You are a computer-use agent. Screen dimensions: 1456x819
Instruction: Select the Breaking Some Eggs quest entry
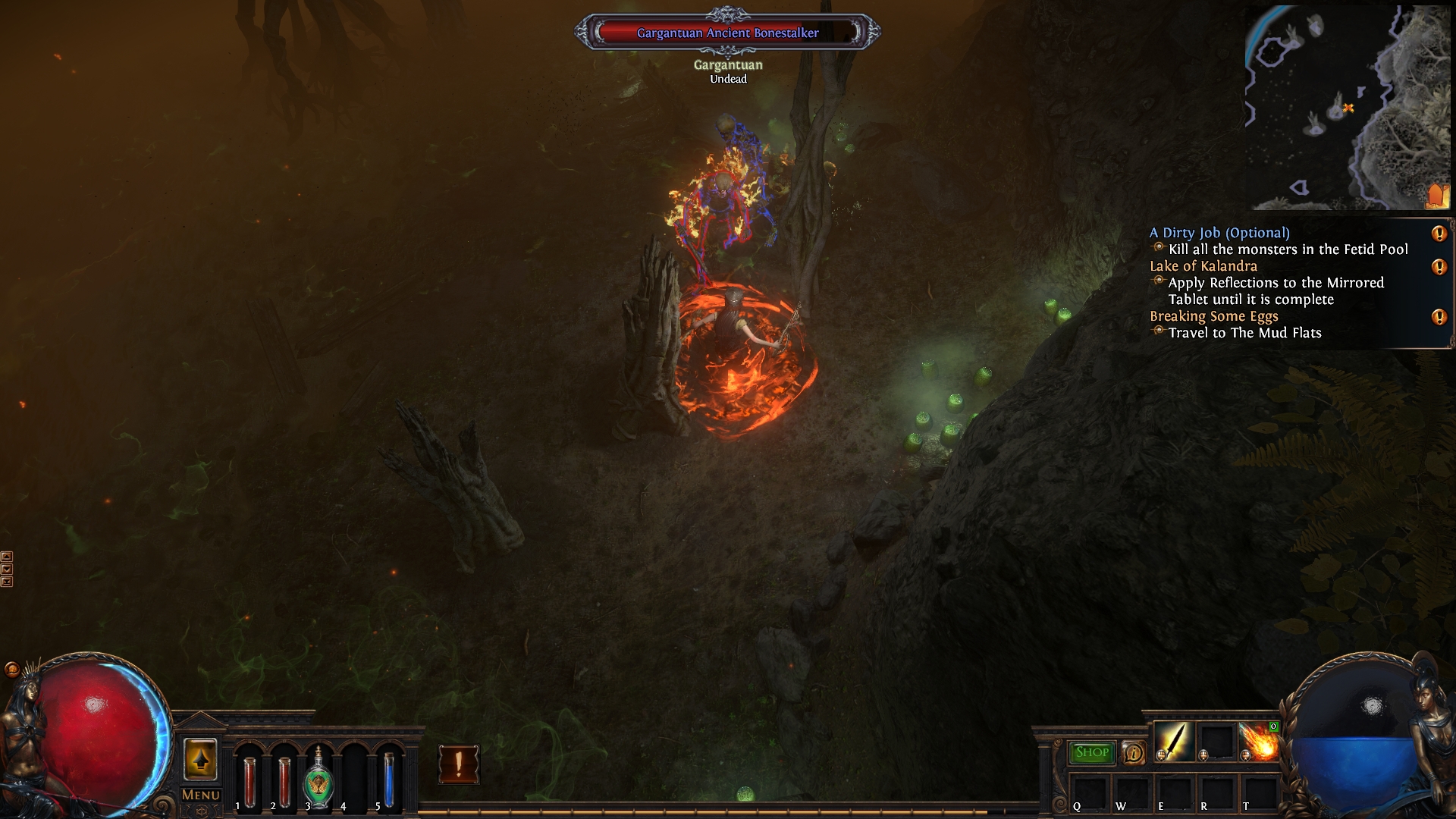1213,316
